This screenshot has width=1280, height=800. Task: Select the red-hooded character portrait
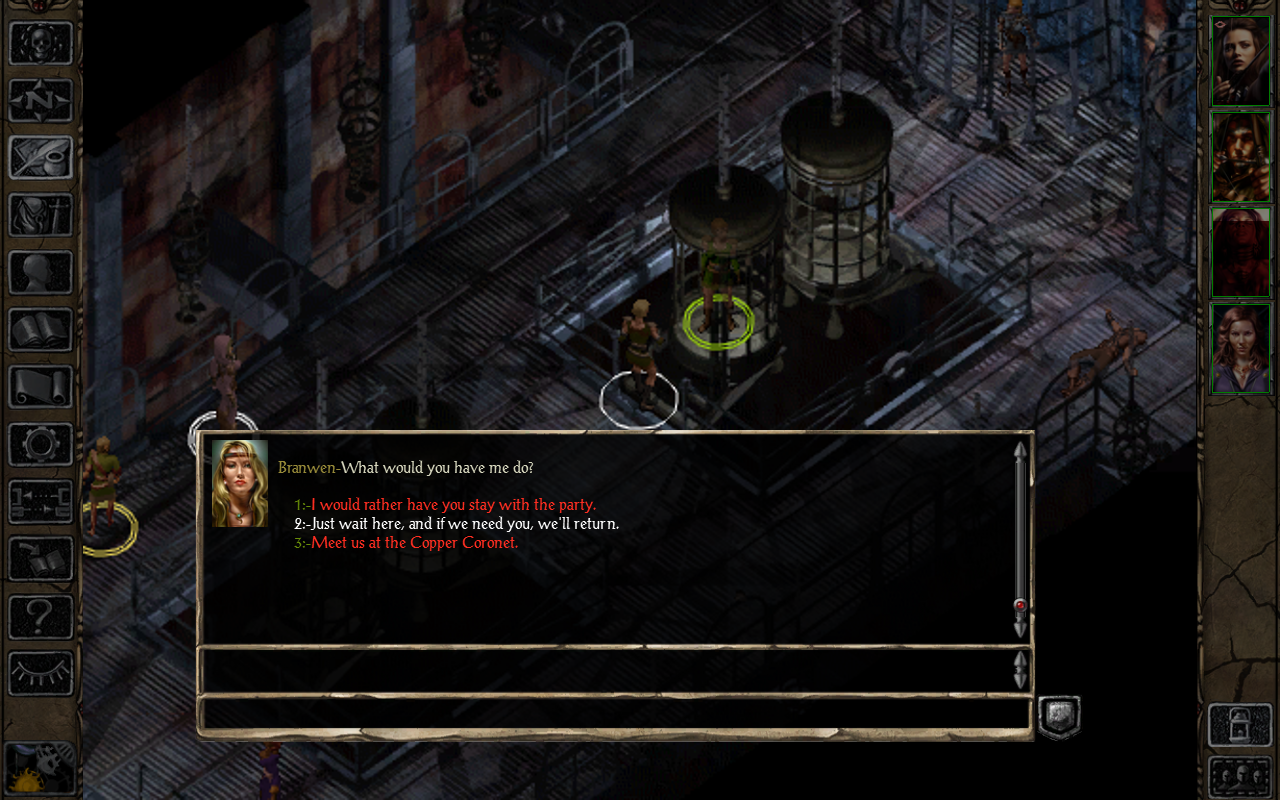click(x=1241, y=253)
